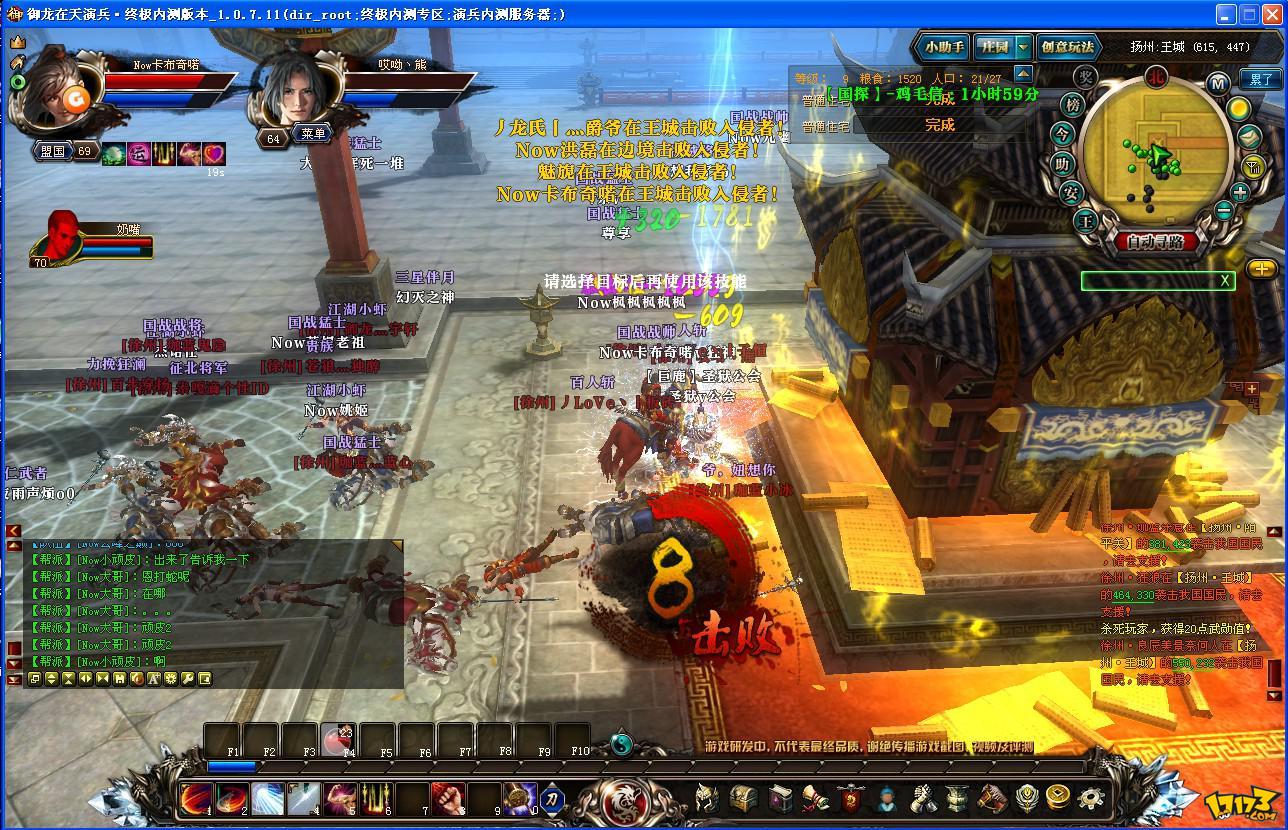
Task: Click the 自动寻路 auto-pathfinding button
Action: (x=1156, y=241)
